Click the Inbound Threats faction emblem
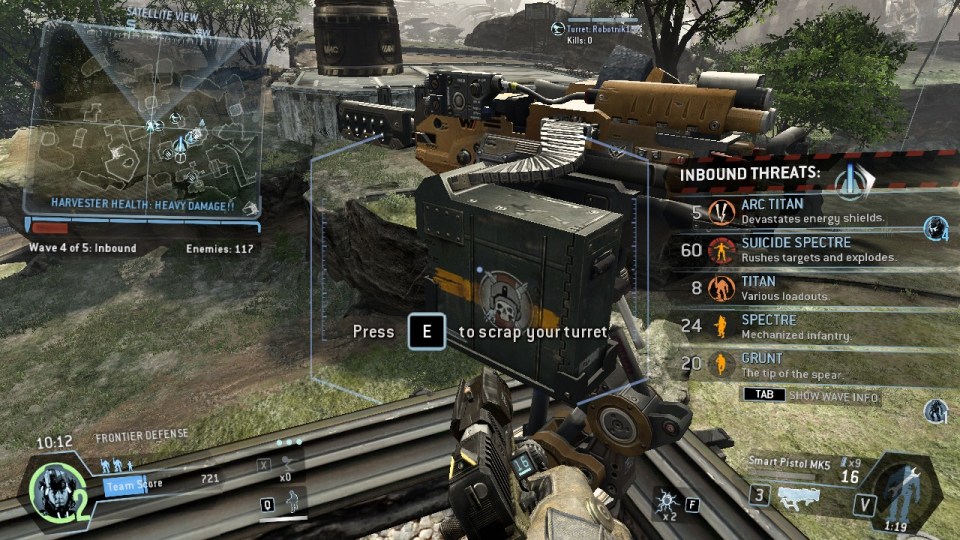The height and width of the screenshot is (540, 960). tap(853, 177)
